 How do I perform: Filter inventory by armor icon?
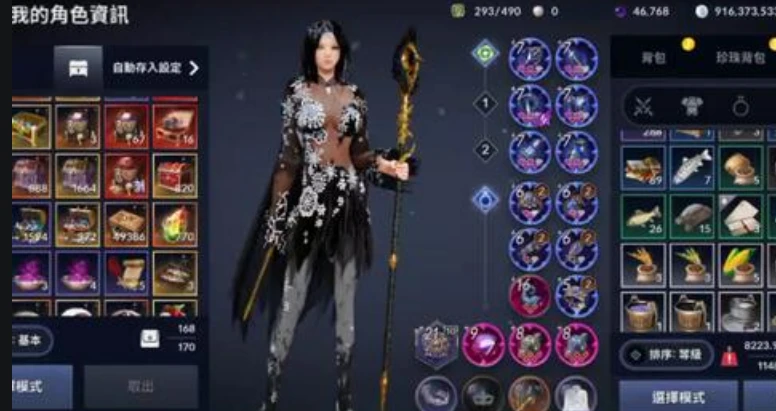[x=690, y=105]
